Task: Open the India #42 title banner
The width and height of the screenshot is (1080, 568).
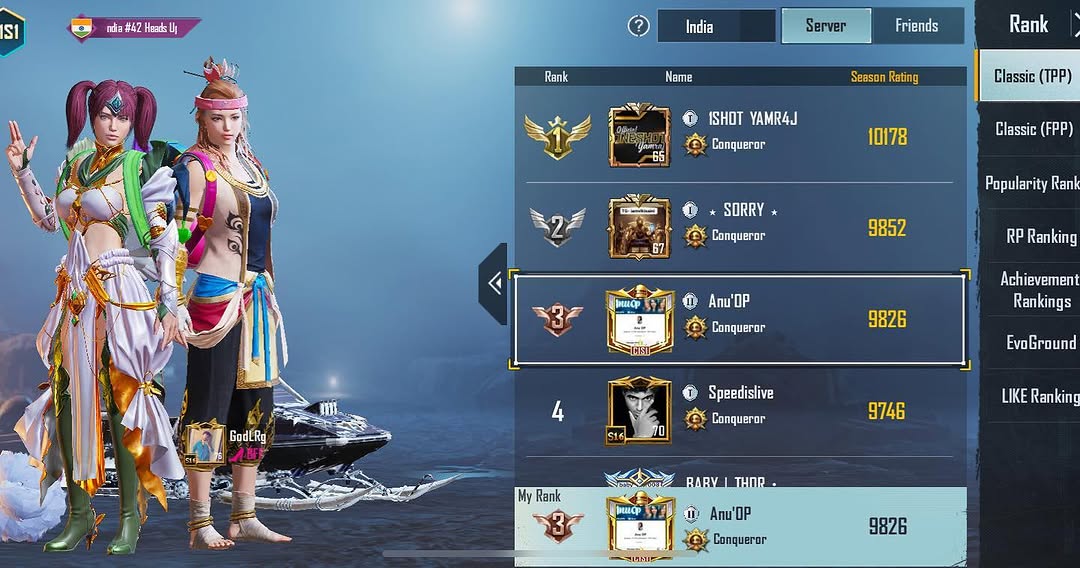Action: point(135,28)
